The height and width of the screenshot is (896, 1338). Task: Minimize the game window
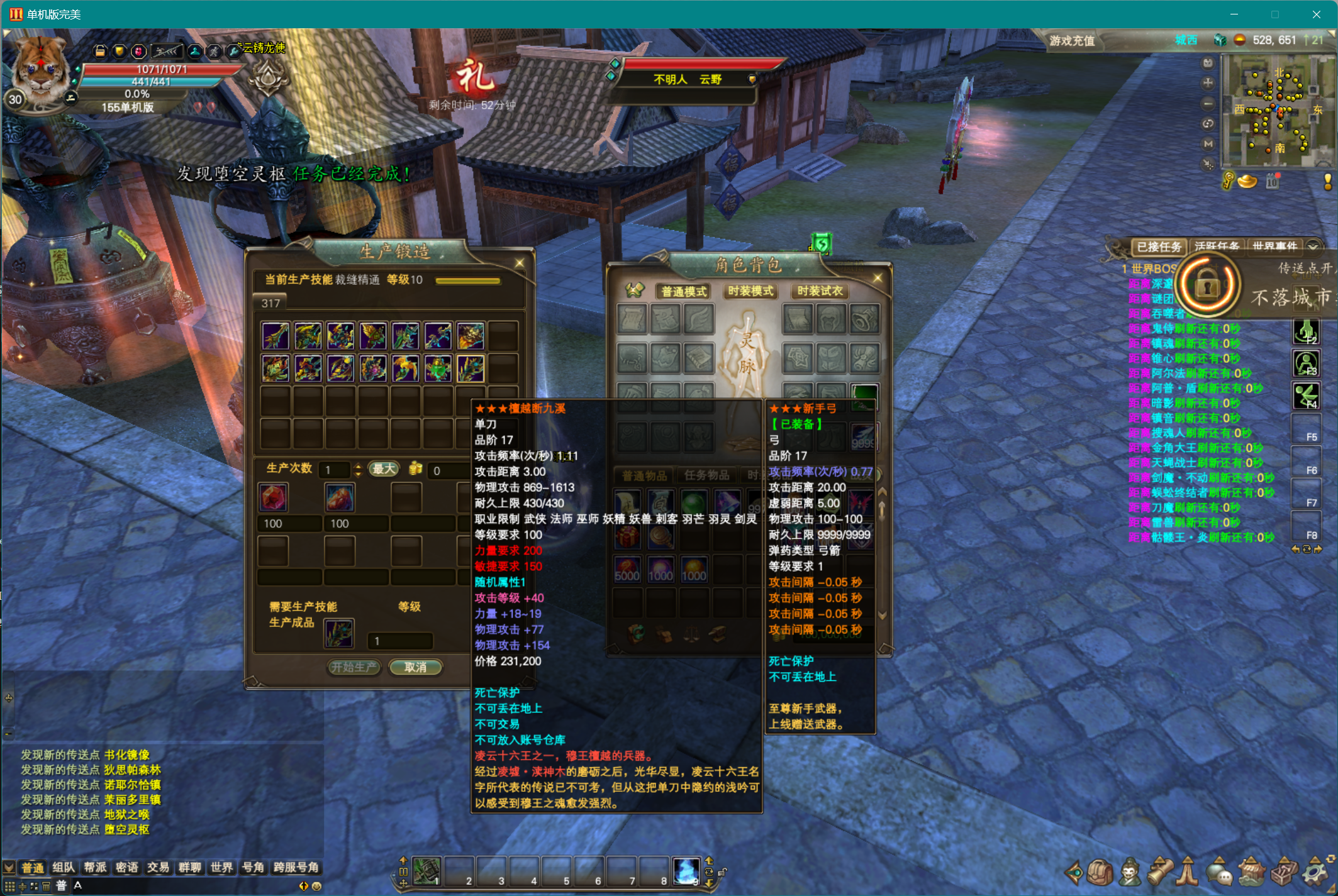1234,14
